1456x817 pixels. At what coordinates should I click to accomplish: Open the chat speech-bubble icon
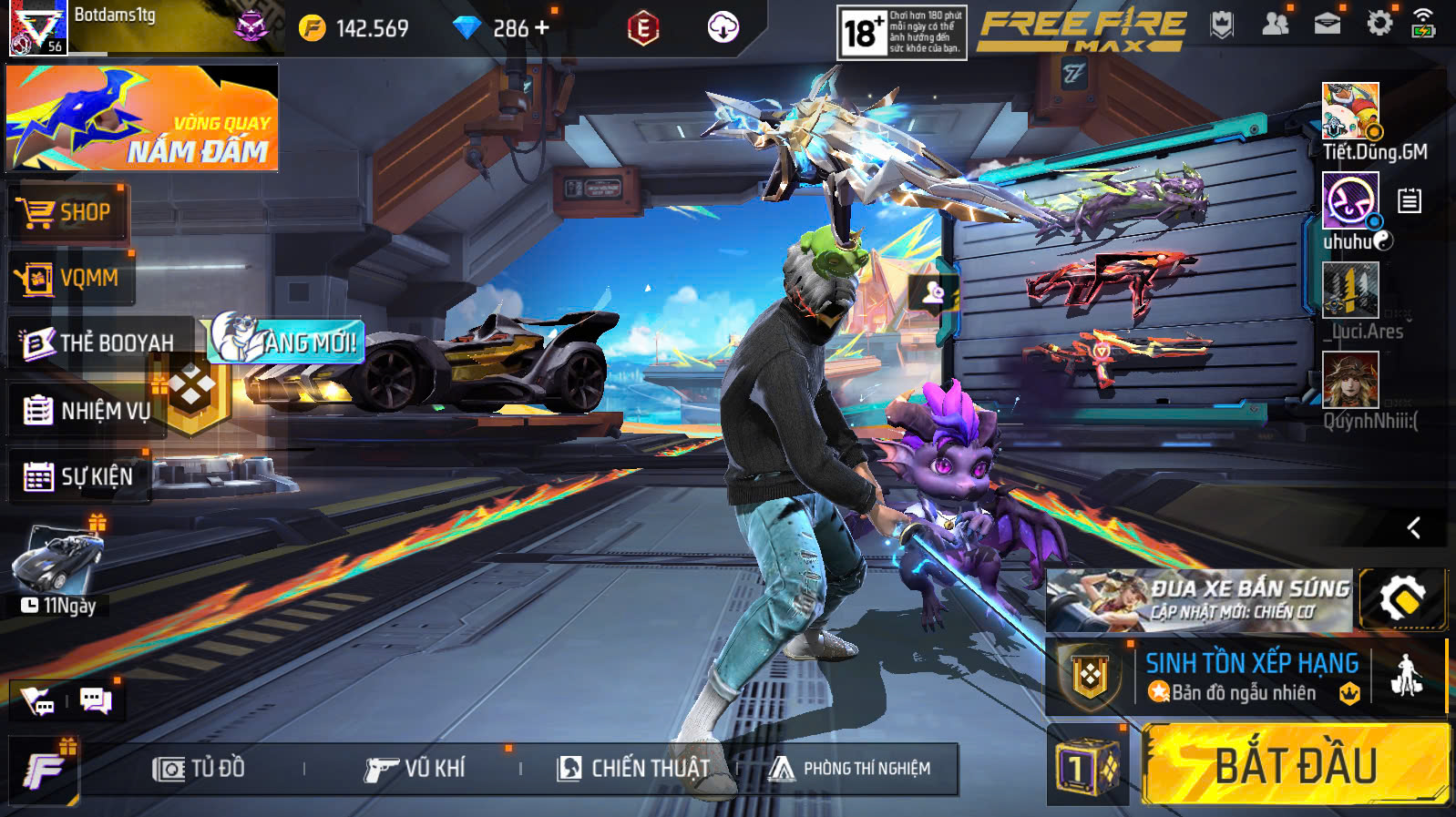click(96, 700)
